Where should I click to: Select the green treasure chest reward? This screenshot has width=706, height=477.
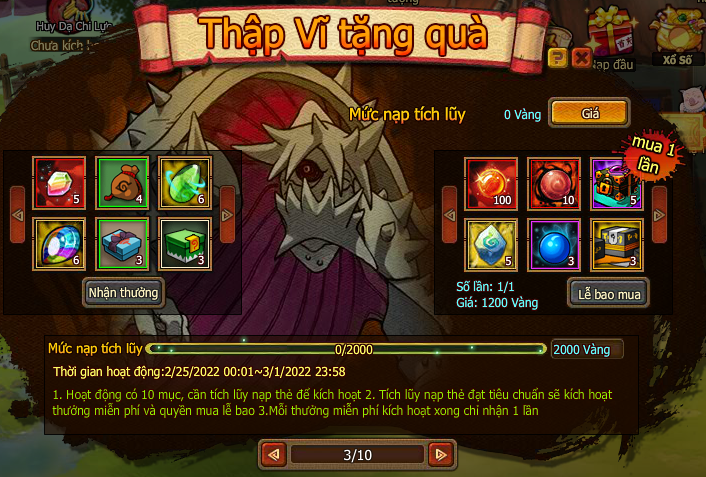(x=184, y=242)
